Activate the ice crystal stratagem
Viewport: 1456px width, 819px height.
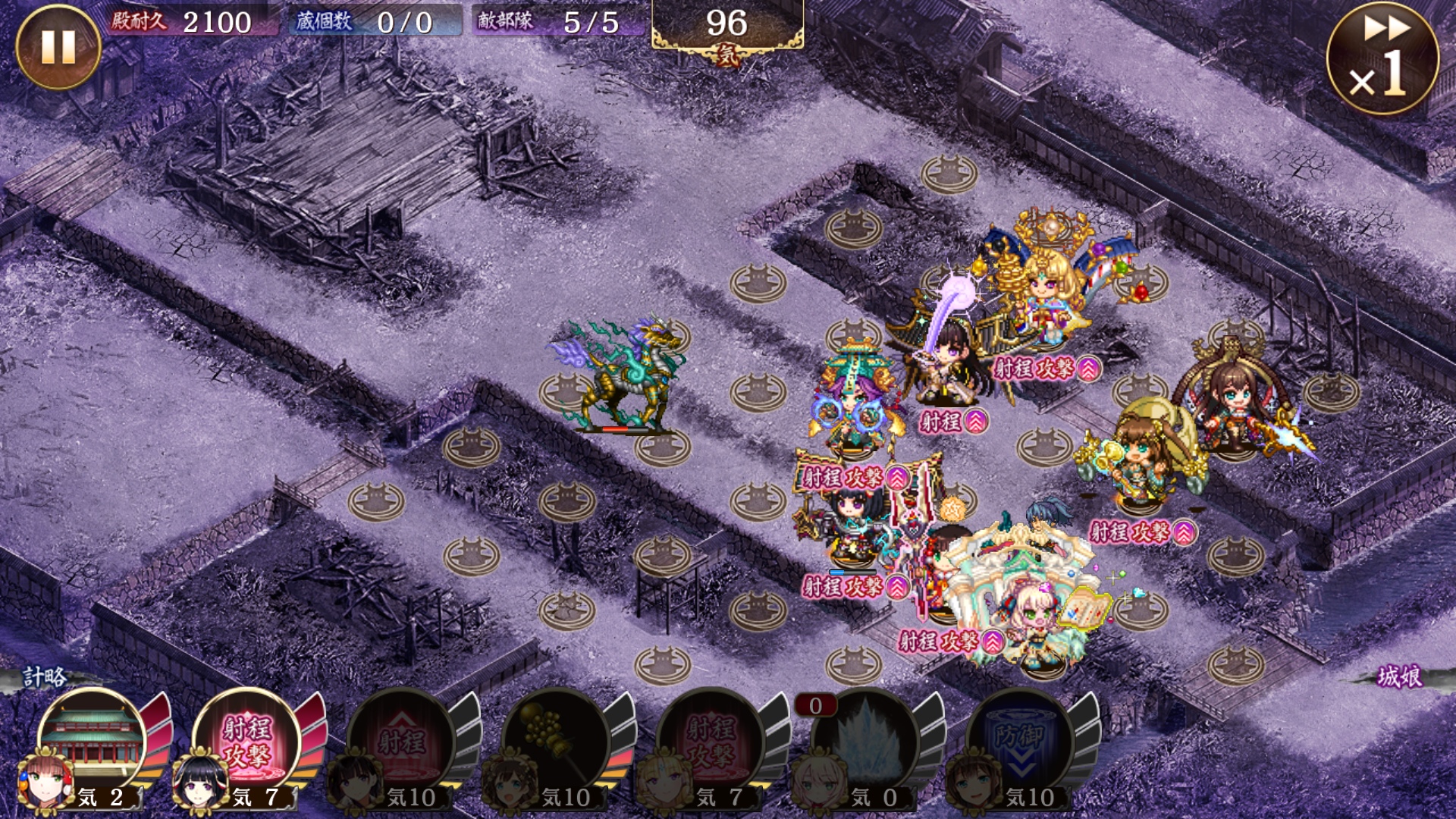click(866, 741)
